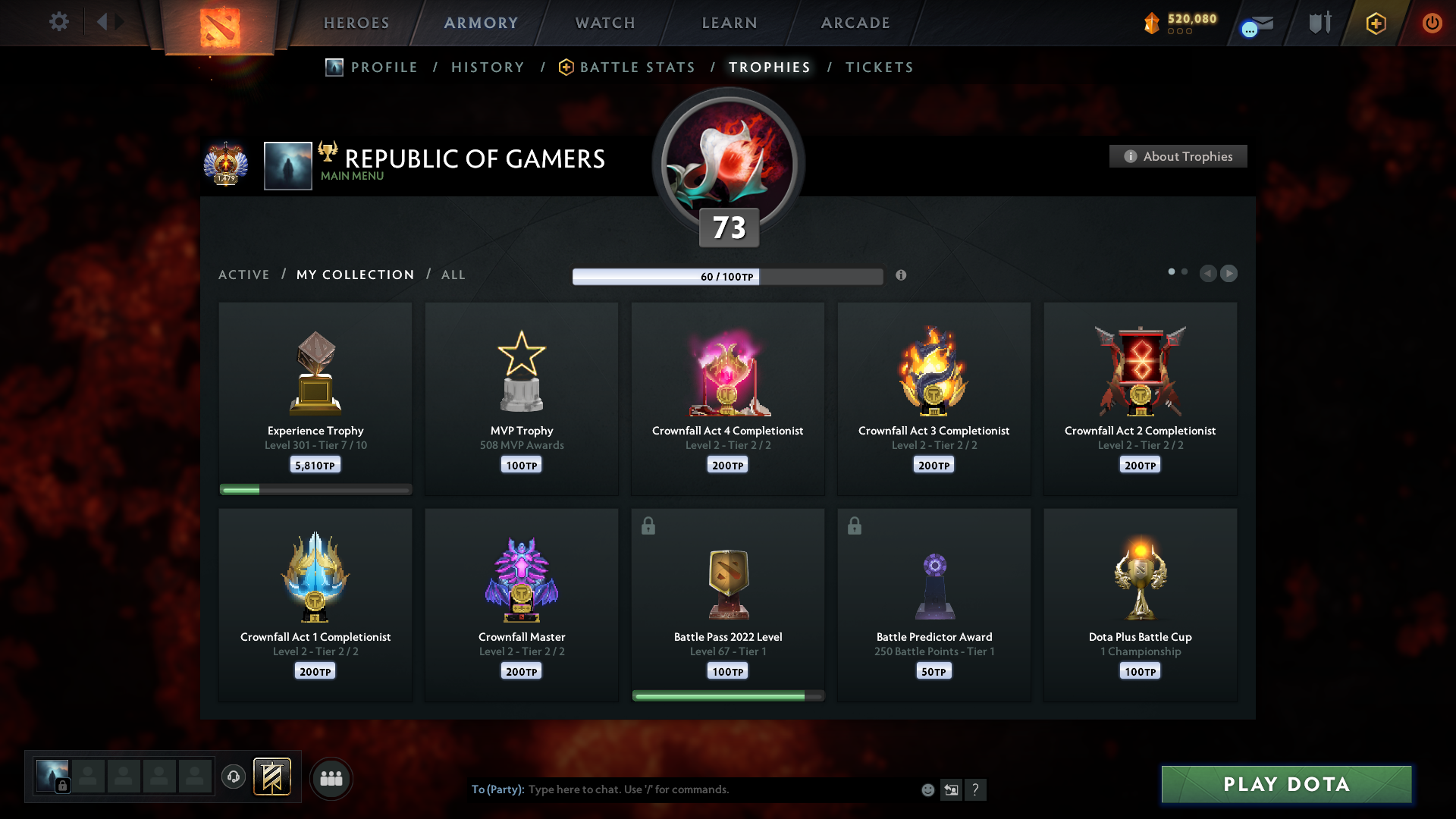View the Battle Stats tab

point(637,67)
